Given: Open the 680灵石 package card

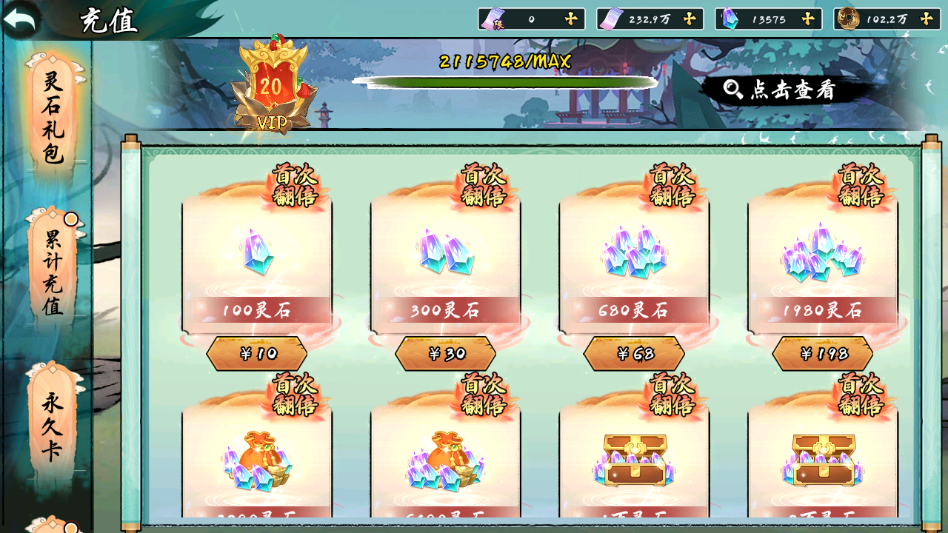Looking at the screenshot, I should coord(634,260).
